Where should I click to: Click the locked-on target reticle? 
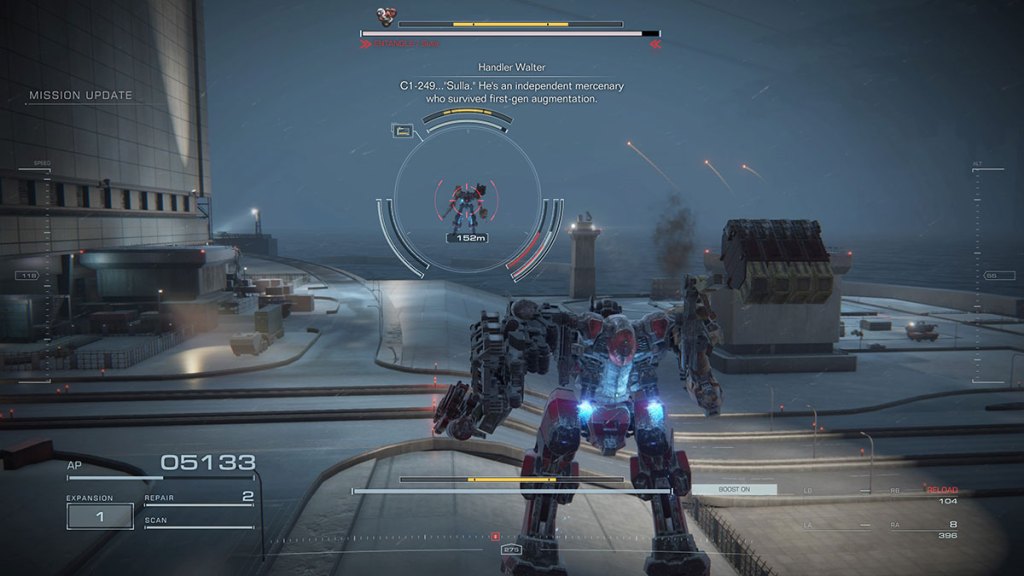coord(466,206)
